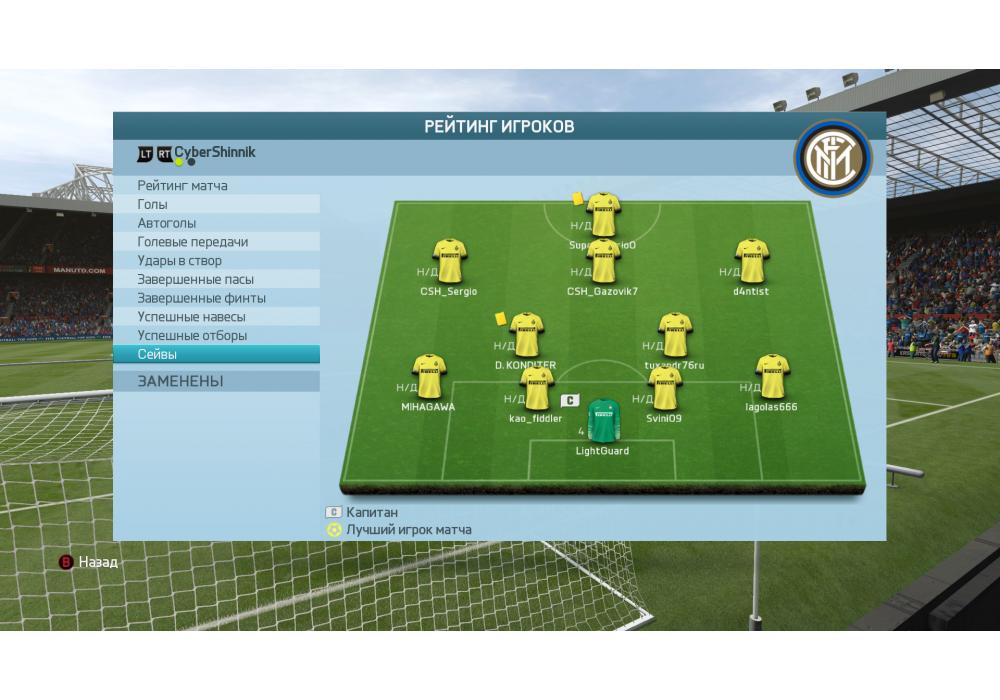Choose player MIHAGAWA's shirt
1000x700 pixels.
tap(429, 377)
